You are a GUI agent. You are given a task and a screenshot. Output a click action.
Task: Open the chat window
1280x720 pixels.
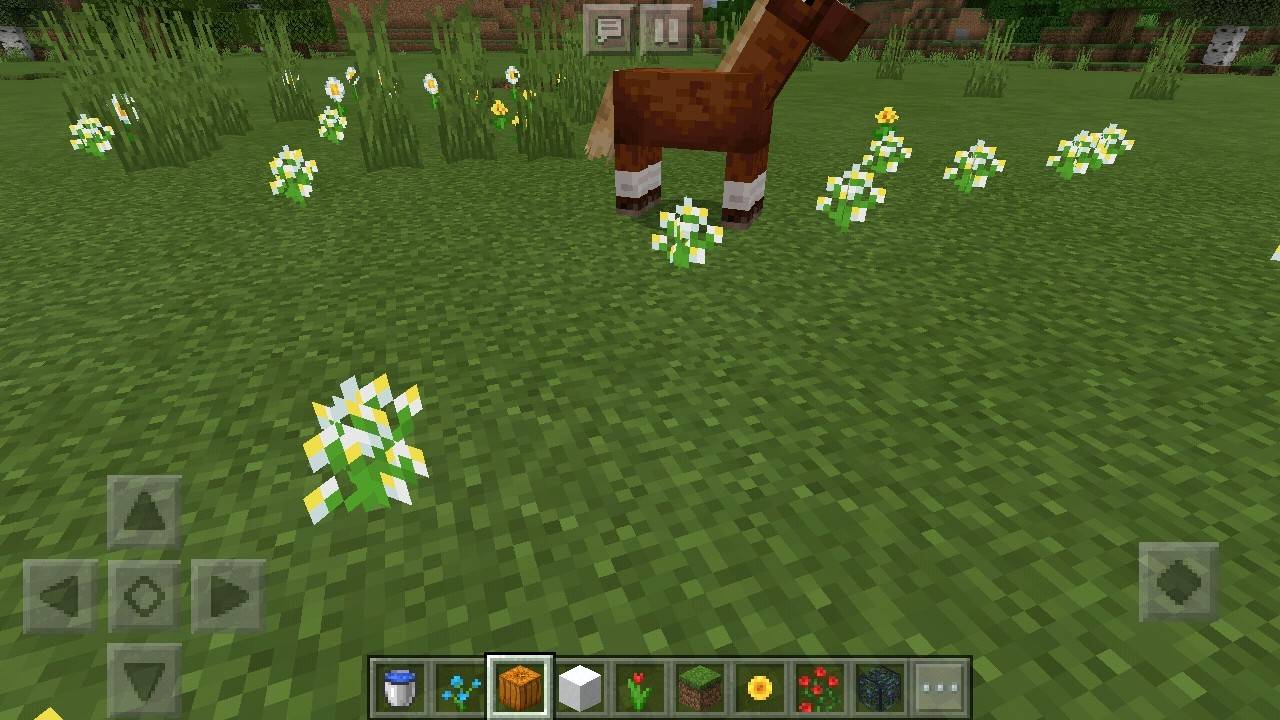(x=608, y=29)
